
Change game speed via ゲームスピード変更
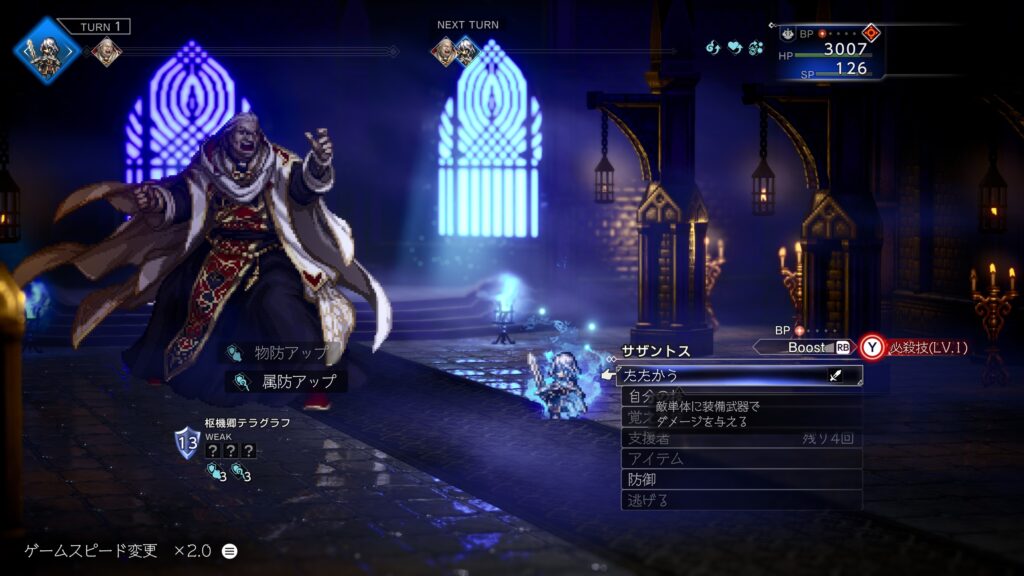click(x=131, y=551)
